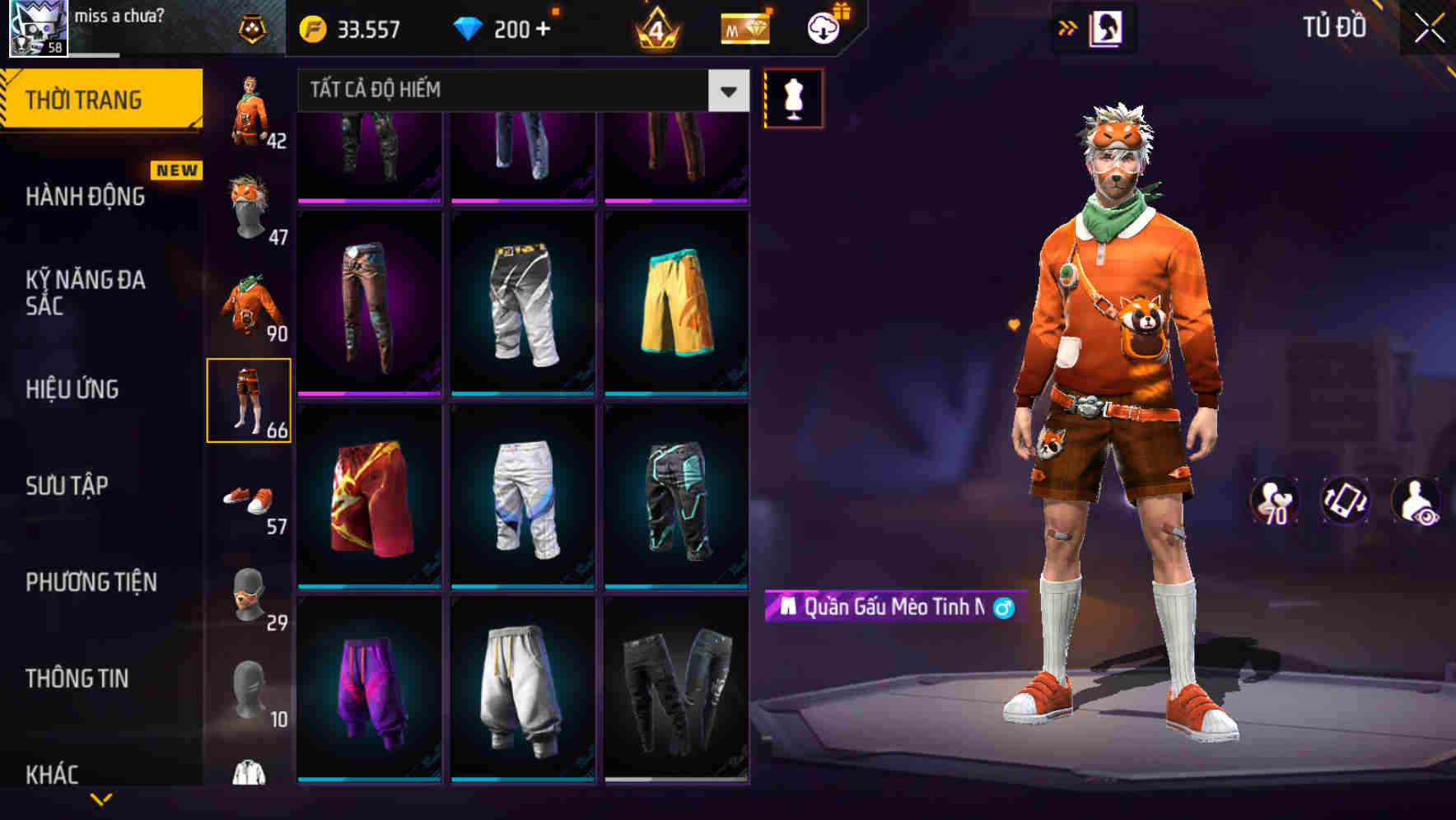This screenshot has height=820, width=1456.
Task: Click the double-arrow expander near top right
Action: [1068, 26]
